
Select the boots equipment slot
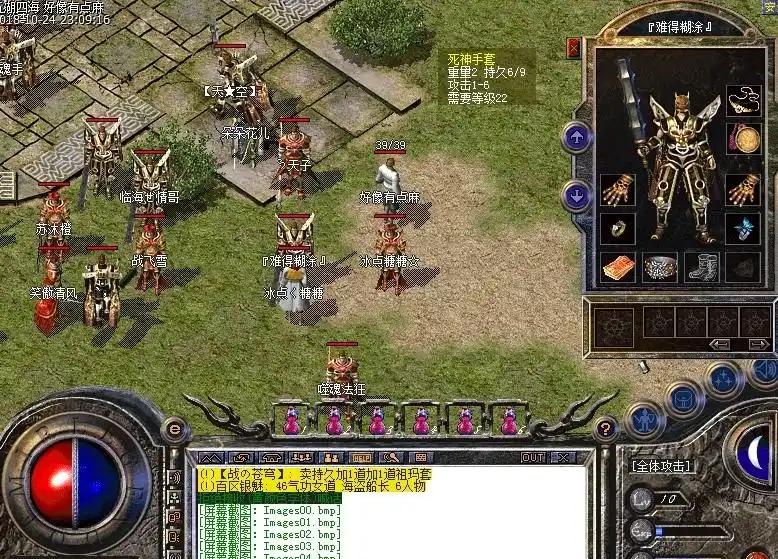click(701, 267)
